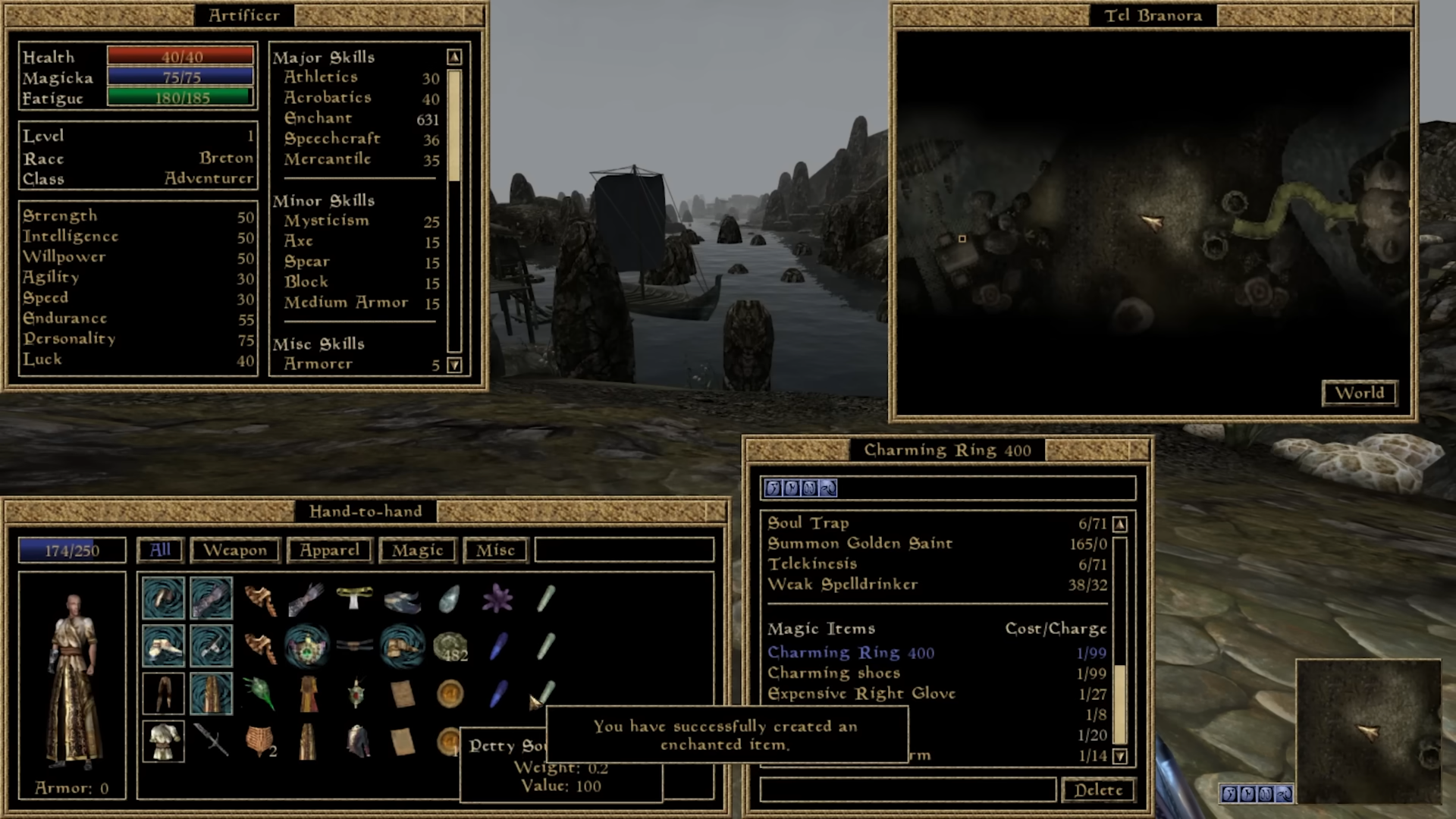Click Delete in the magic items window

tap(1097, 790)
